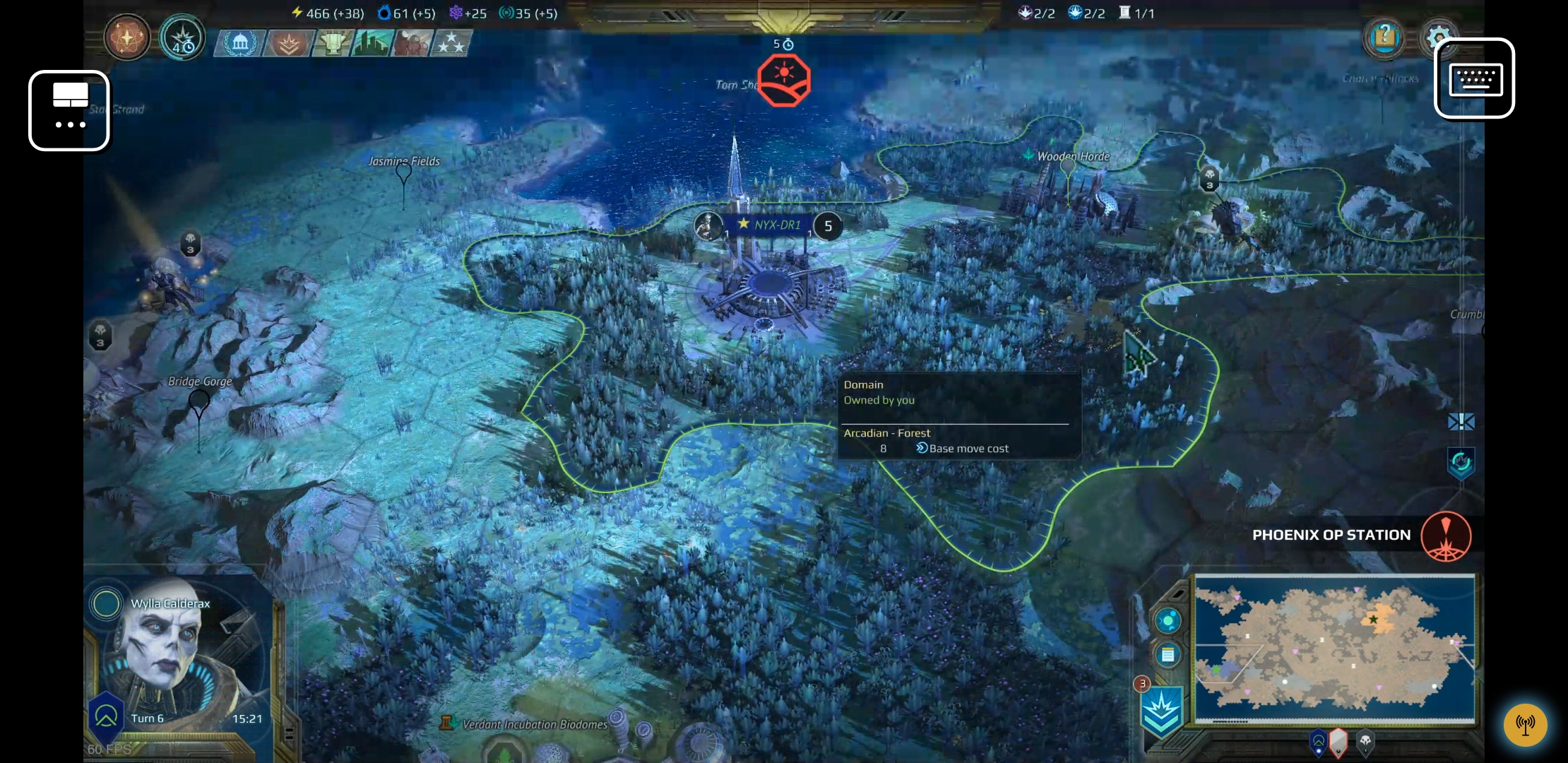Open the diplomacy council icon on top toolbar
Viewport: 1568px width, 763px height.
[239, 43]
